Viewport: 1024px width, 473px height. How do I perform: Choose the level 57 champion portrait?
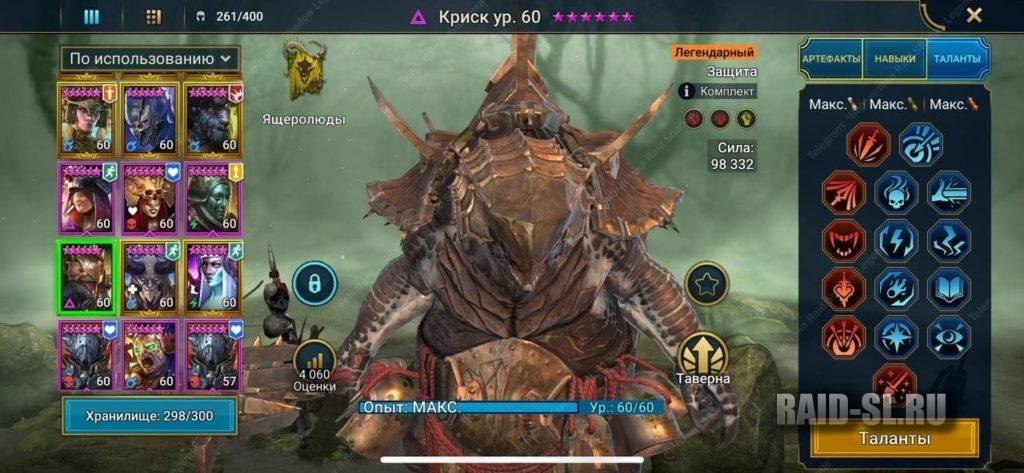pyautogui.click(x=212, y=355)
